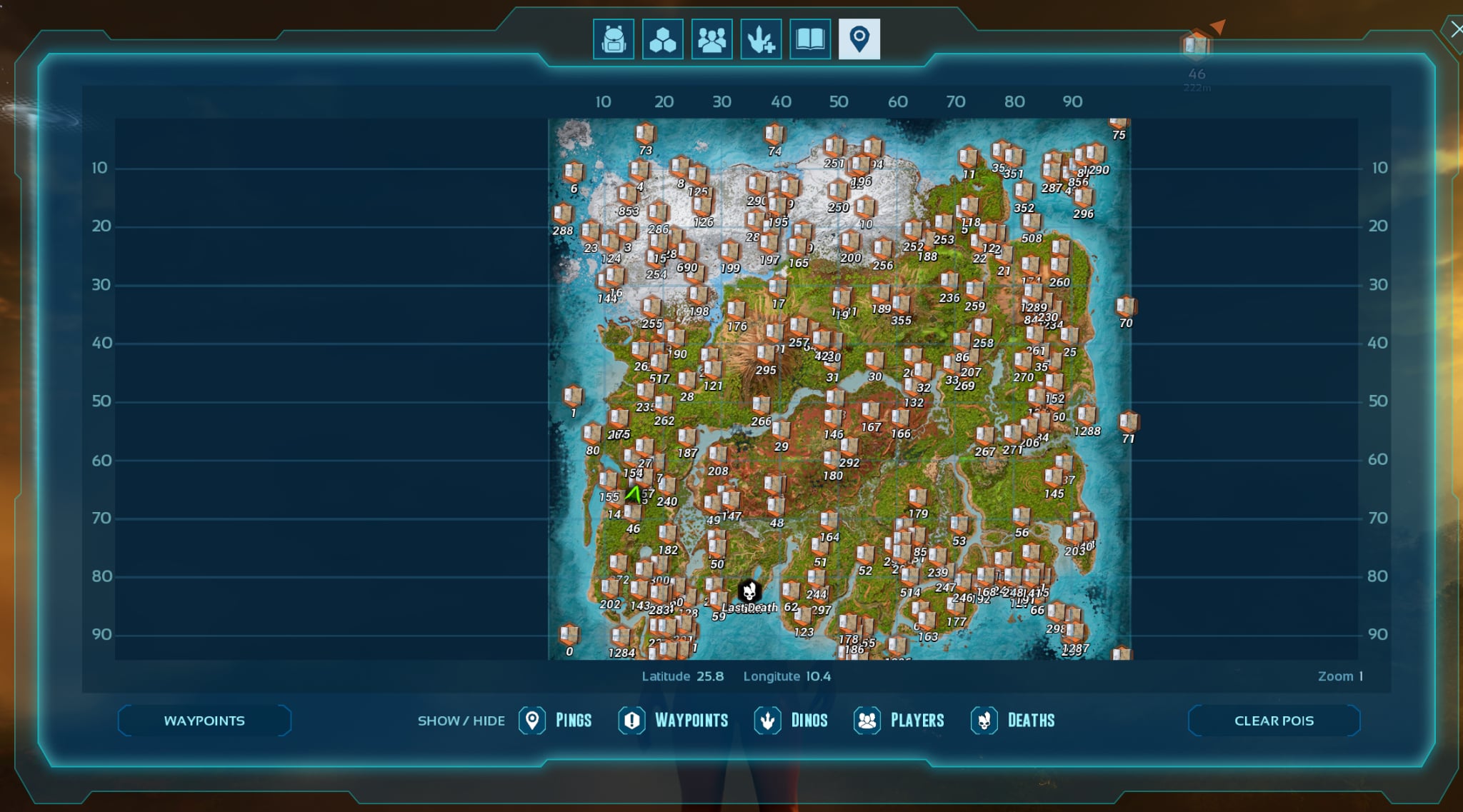
Task: Open the dino tracking footprint icon
Action: tap(761, 39)
